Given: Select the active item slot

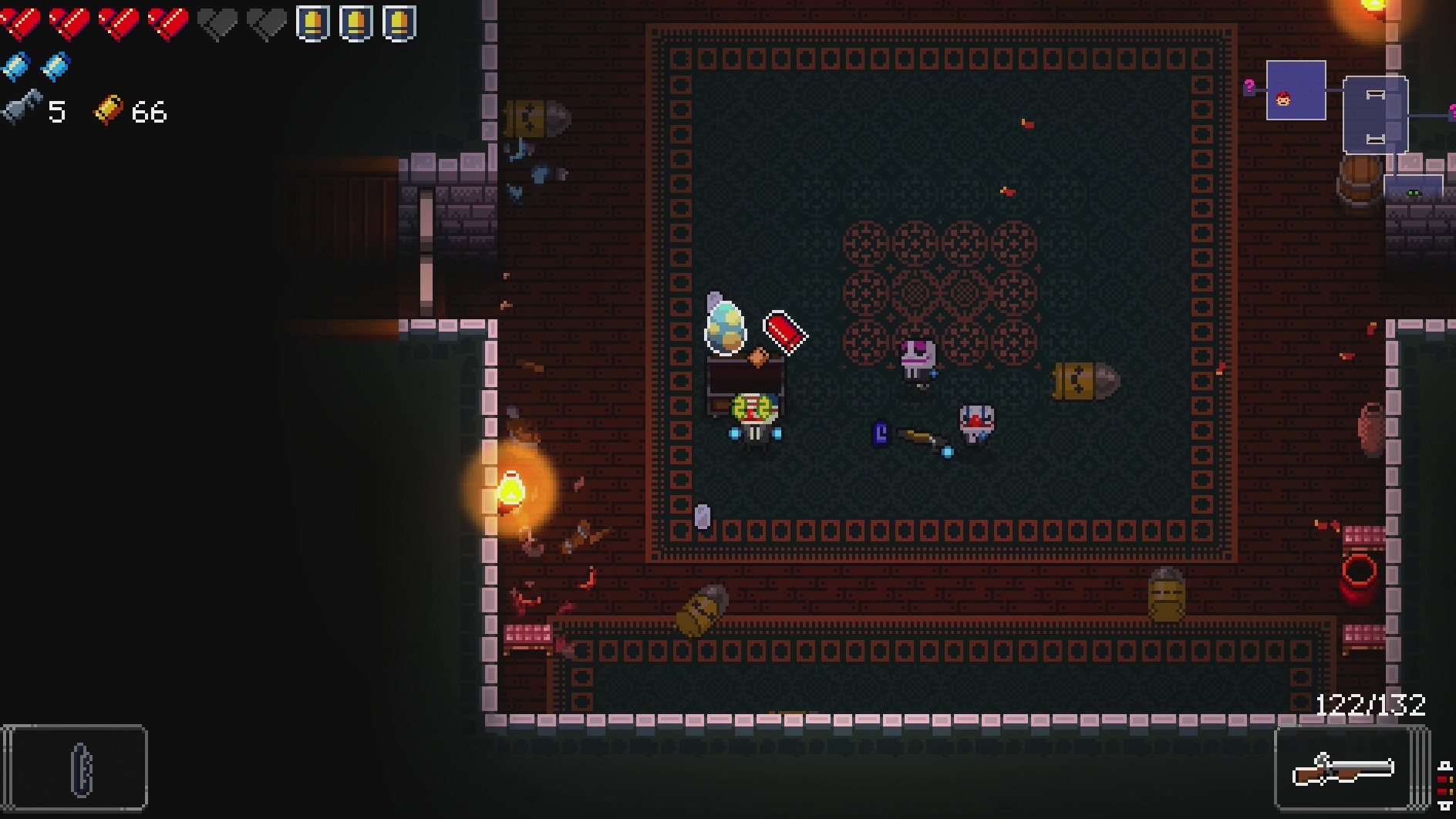Looking at the screenshot, I should [75, 768].
